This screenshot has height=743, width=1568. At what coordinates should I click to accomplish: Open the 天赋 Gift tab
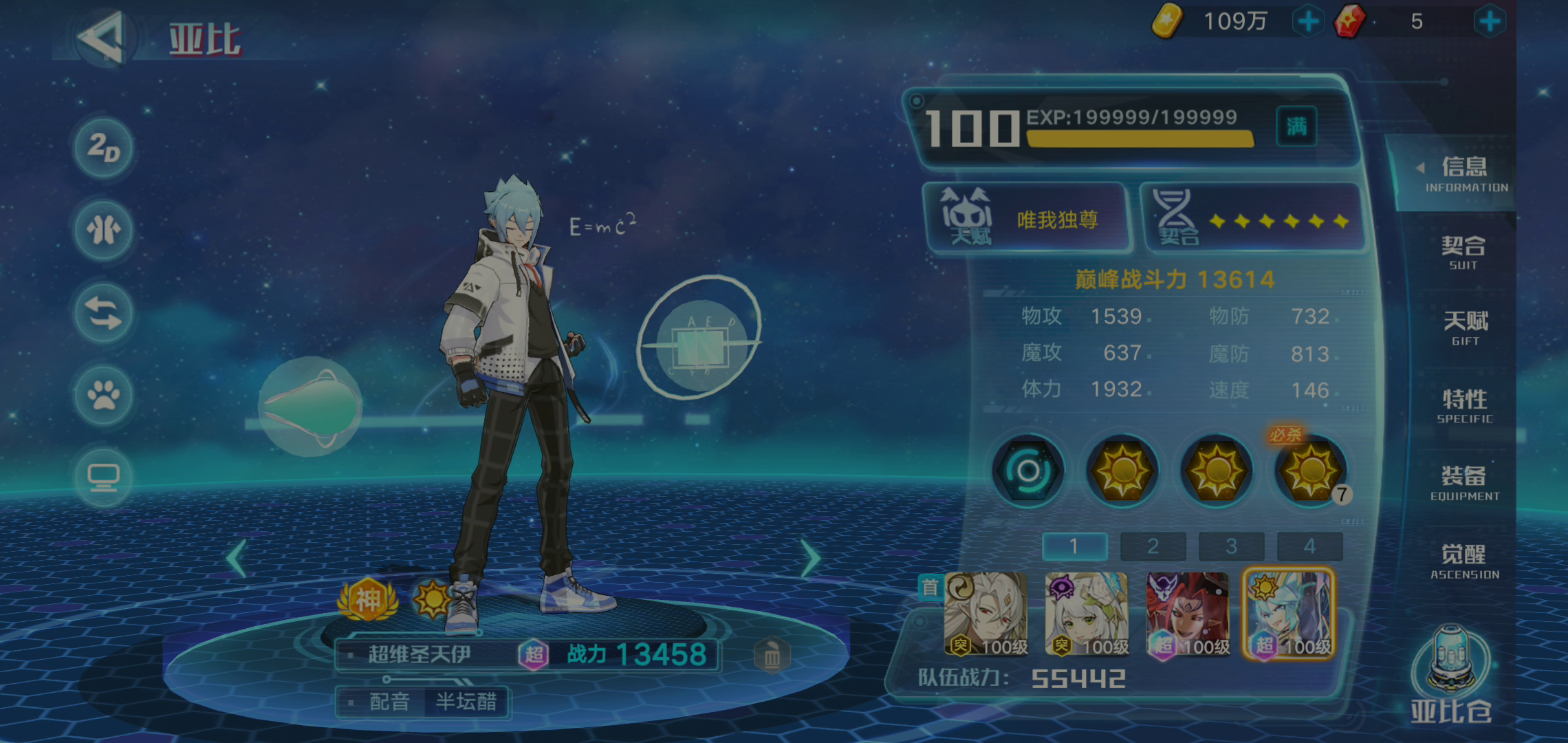[x=1465, y=327]
